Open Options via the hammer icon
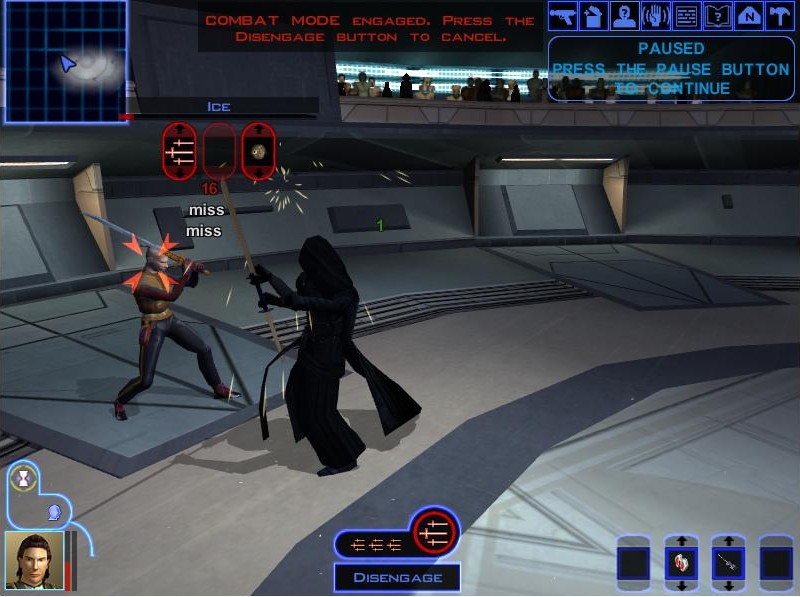 (780, 16)
